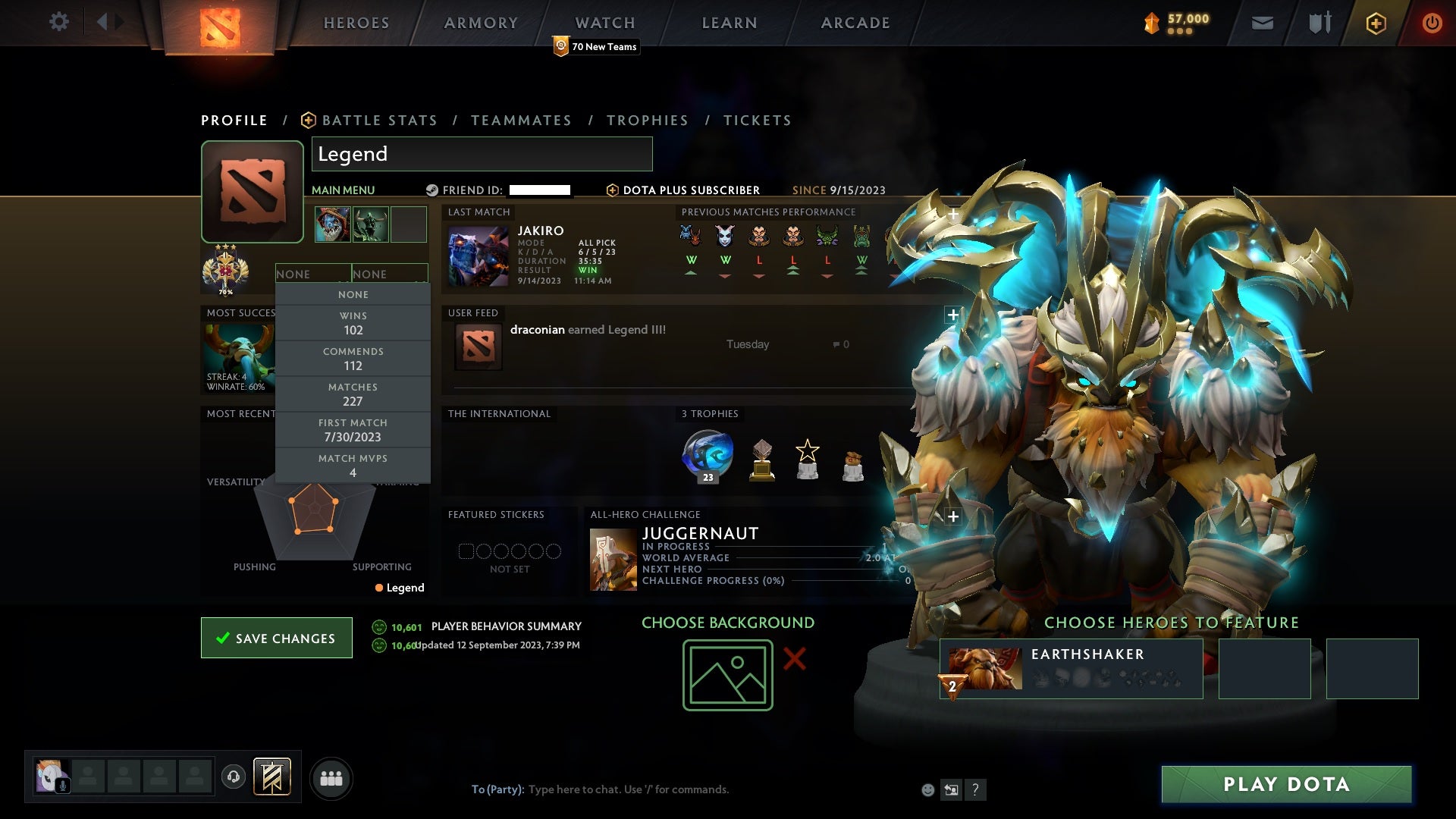Open the settings gear icon

pyautogui.click(x=59, y=23)
